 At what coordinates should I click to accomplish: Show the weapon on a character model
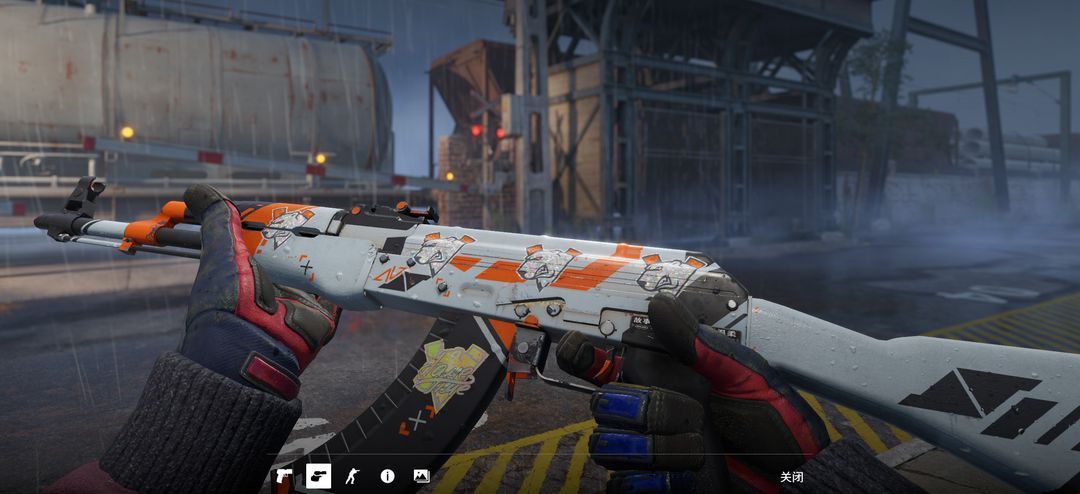[351, 476]
